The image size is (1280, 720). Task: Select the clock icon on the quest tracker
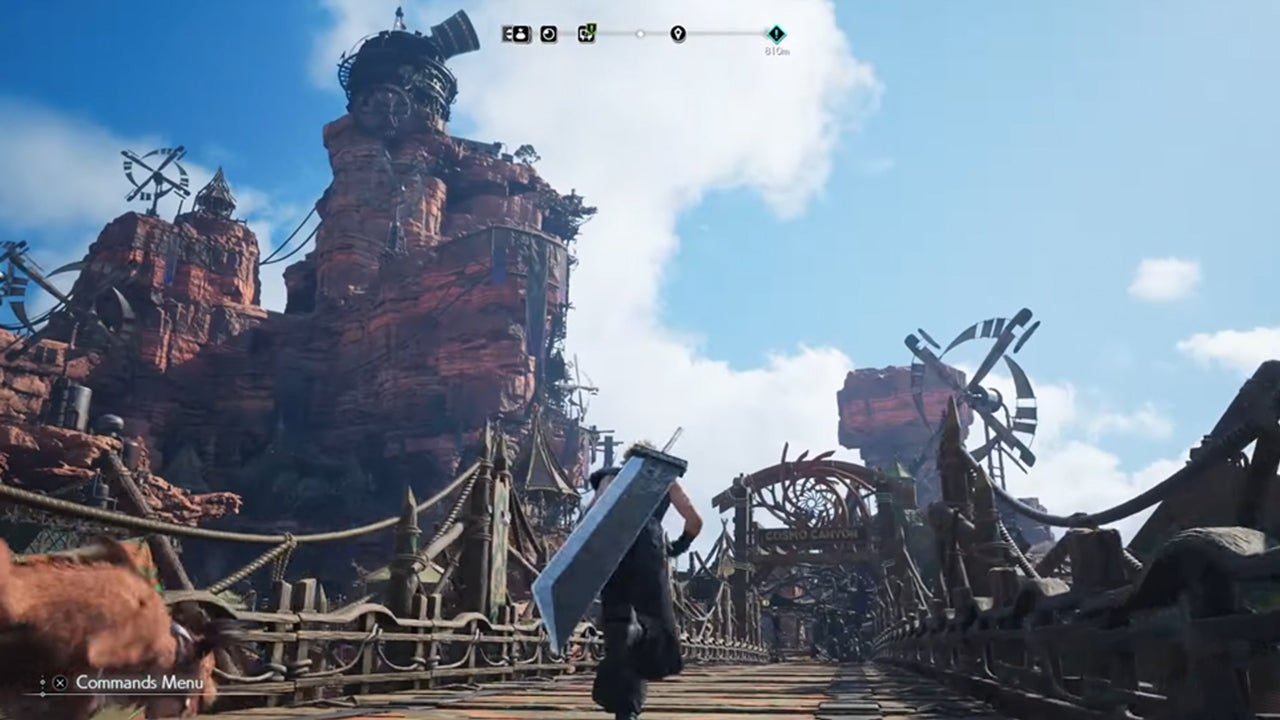click(x=550, y=34)
